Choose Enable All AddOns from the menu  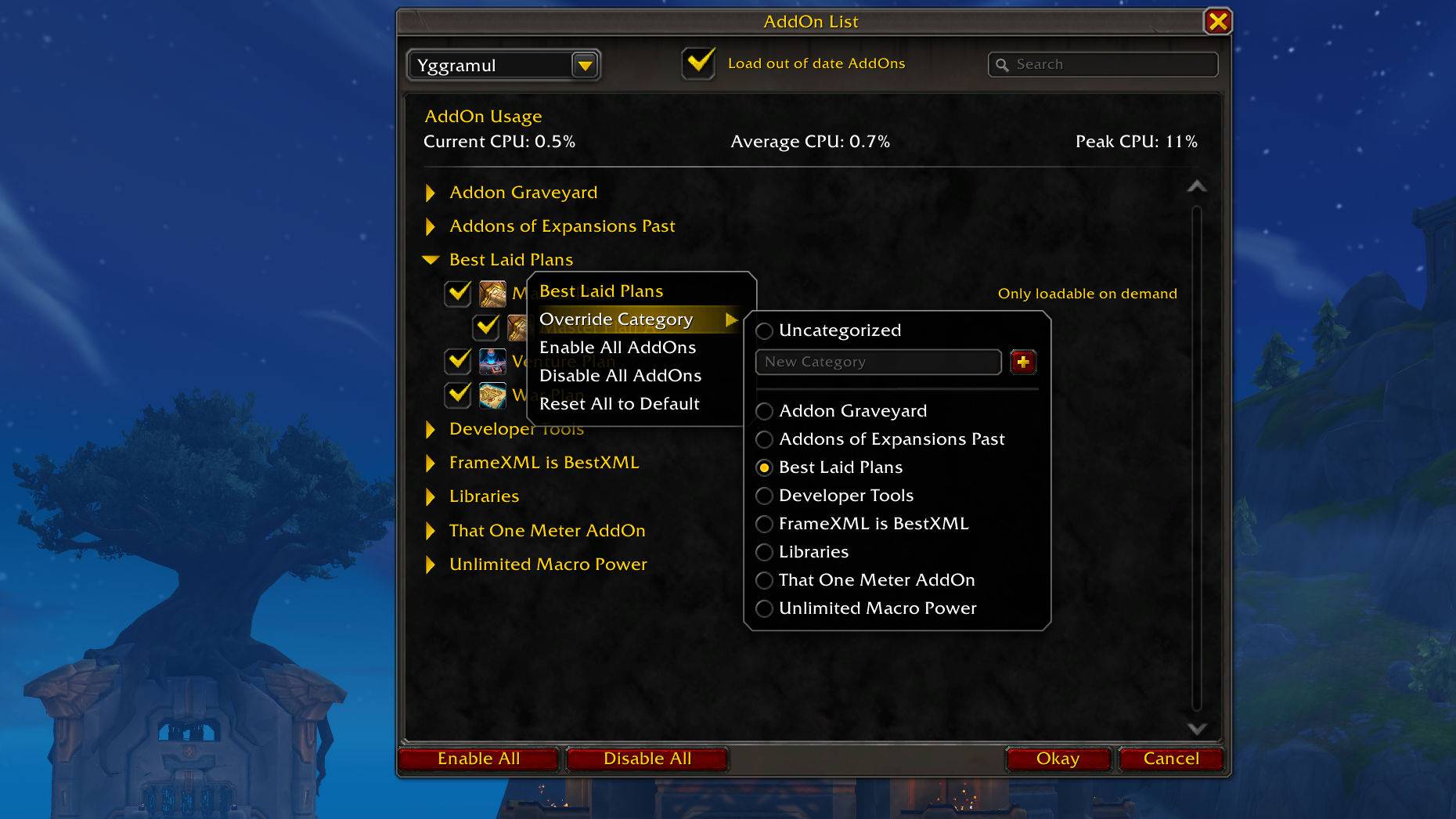point(618,347)
